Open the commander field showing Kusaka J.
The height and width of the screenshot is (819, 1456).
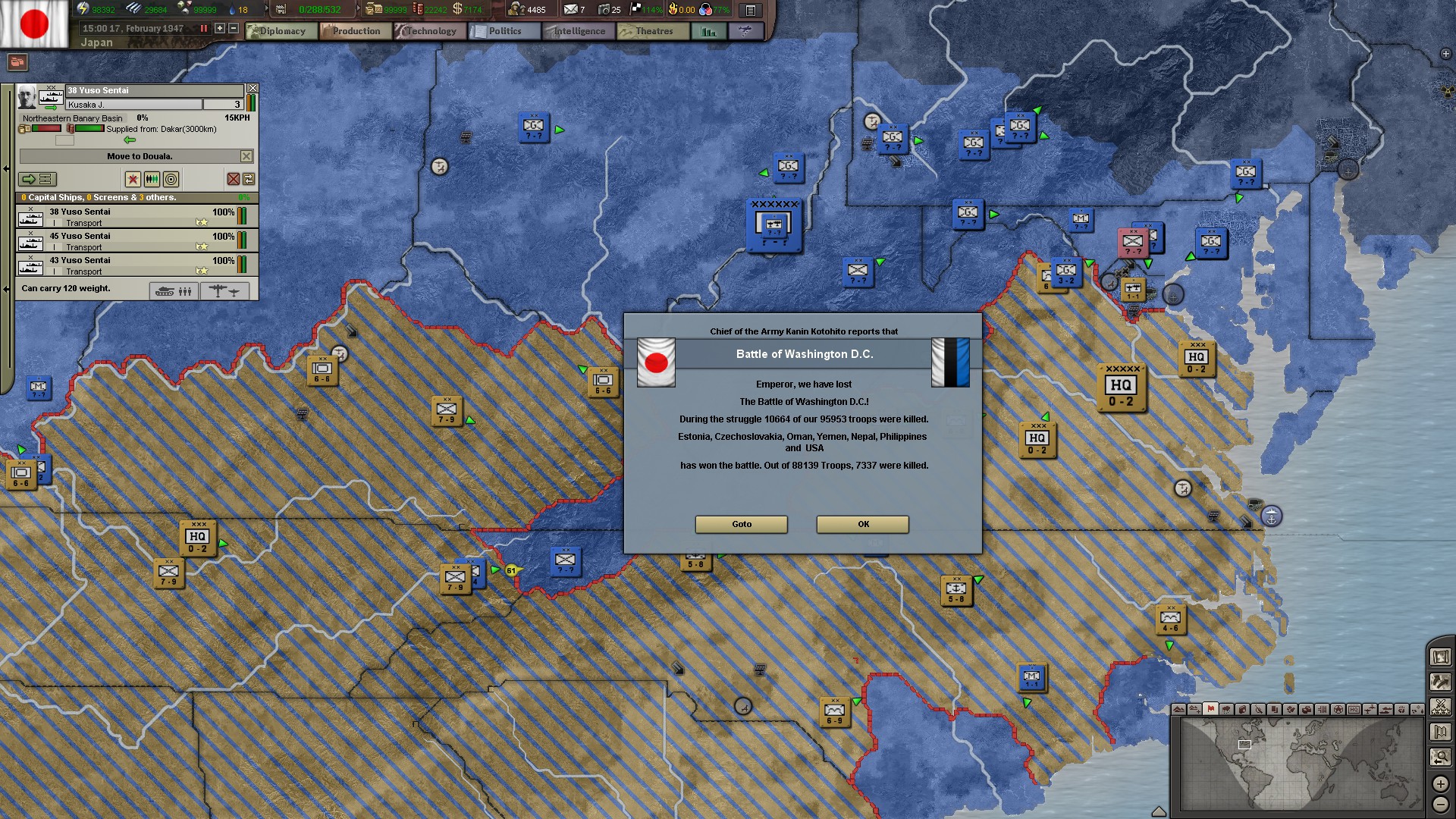point(133,104)
